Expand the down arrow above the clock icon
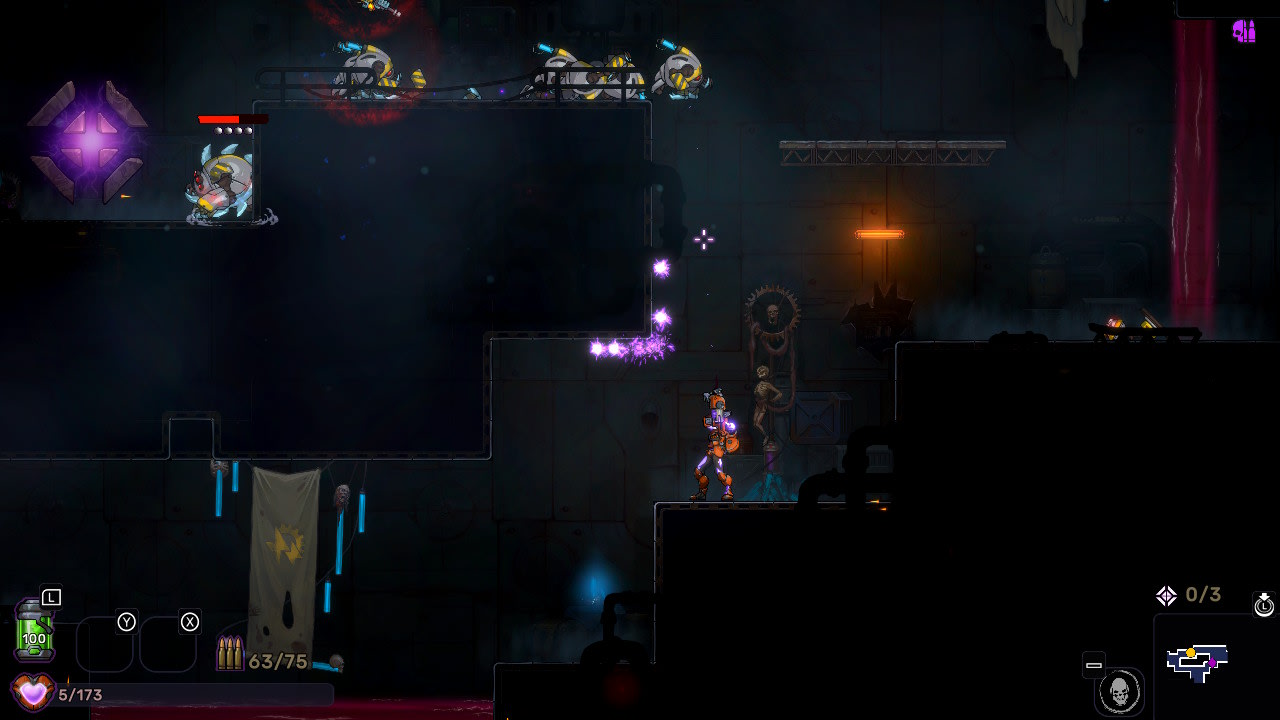The image size is (1280, 720). point(1263,596)
